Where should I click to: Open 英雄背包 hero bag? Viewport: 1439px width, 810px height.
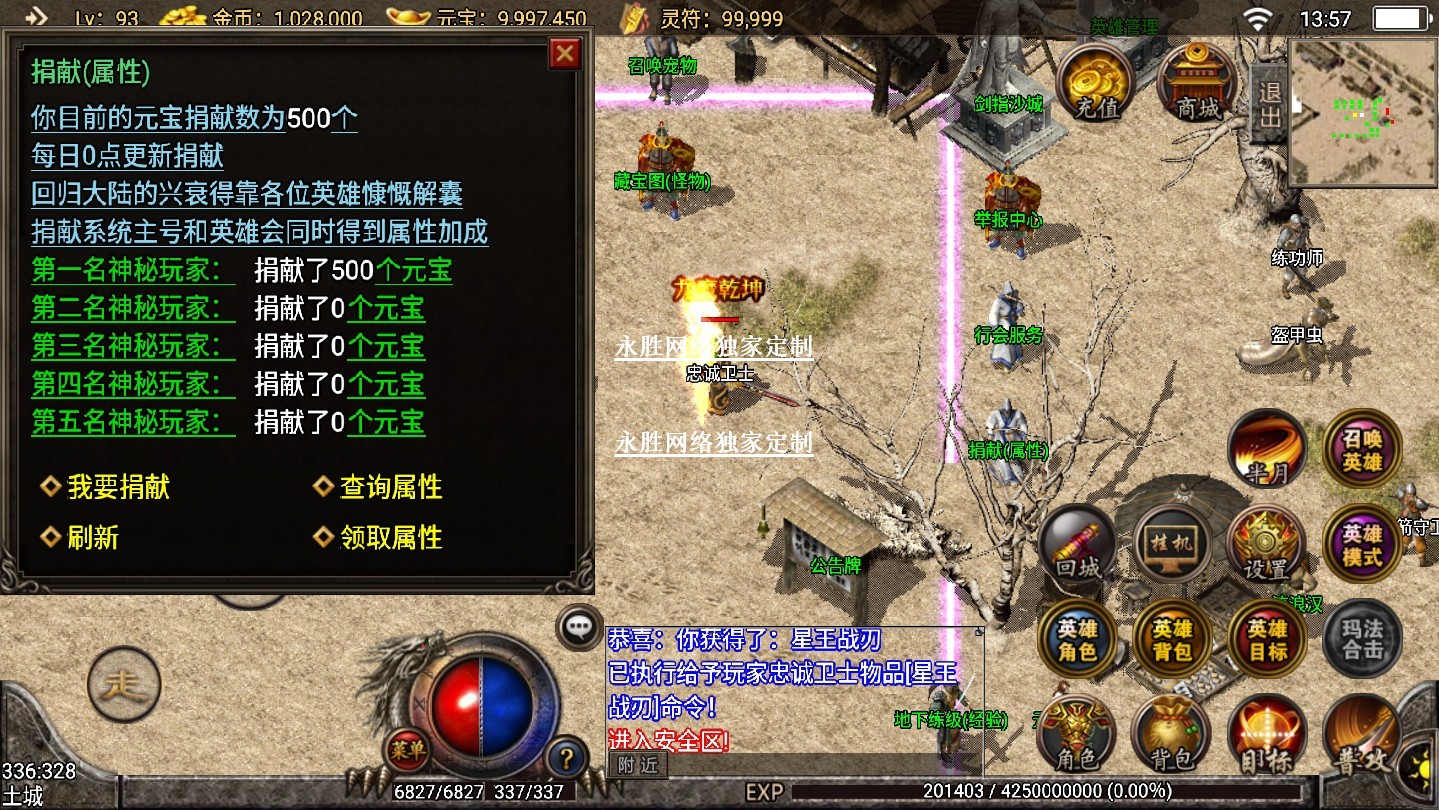pos(1171,640)
